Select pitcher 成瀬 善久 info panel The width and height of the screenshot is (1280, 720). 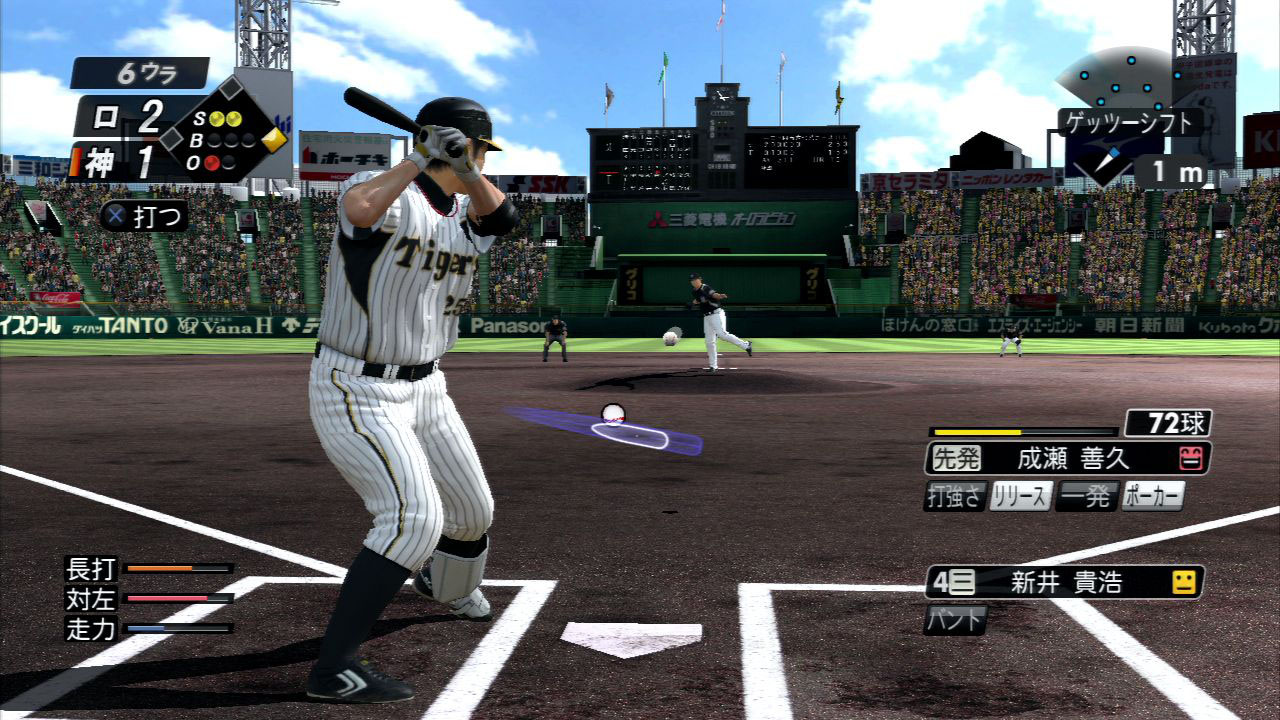[x=1068, y=458]
